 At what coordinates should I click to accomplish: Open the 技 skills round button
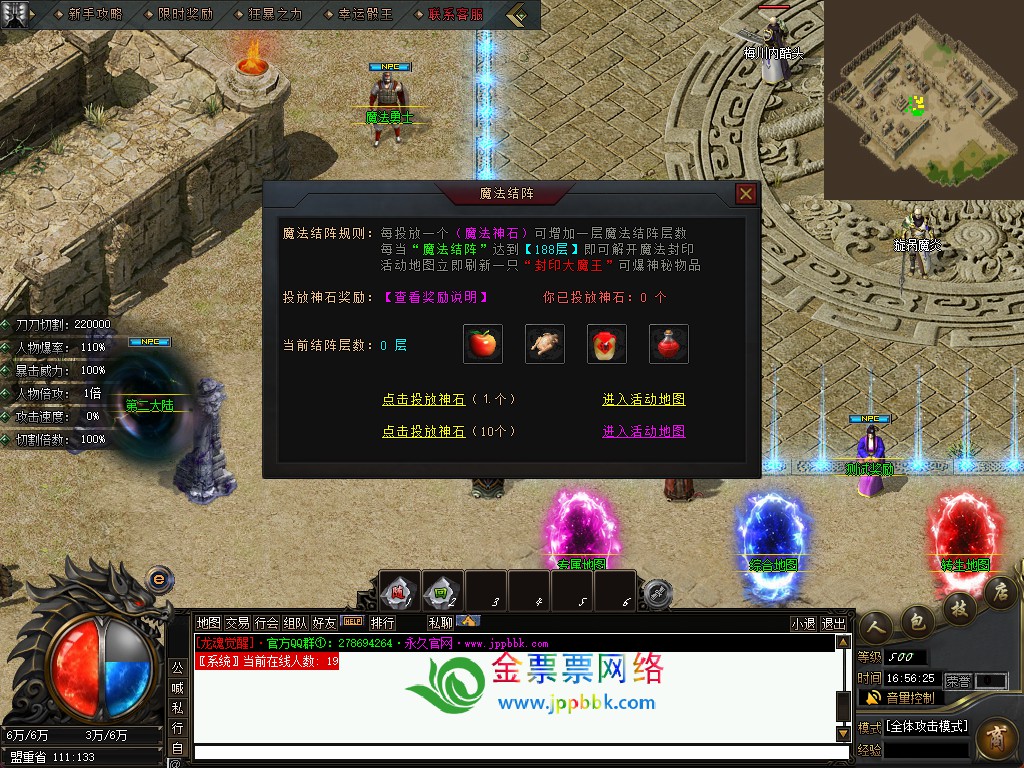tap(960, 609)
